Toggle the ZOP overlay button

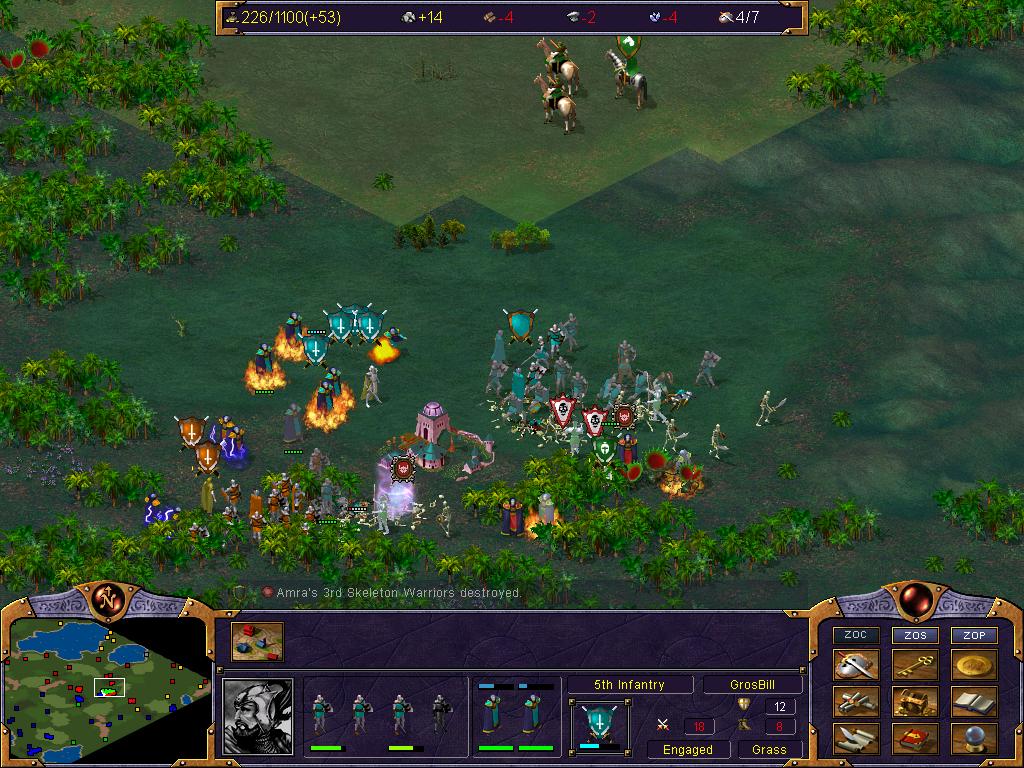974,635
